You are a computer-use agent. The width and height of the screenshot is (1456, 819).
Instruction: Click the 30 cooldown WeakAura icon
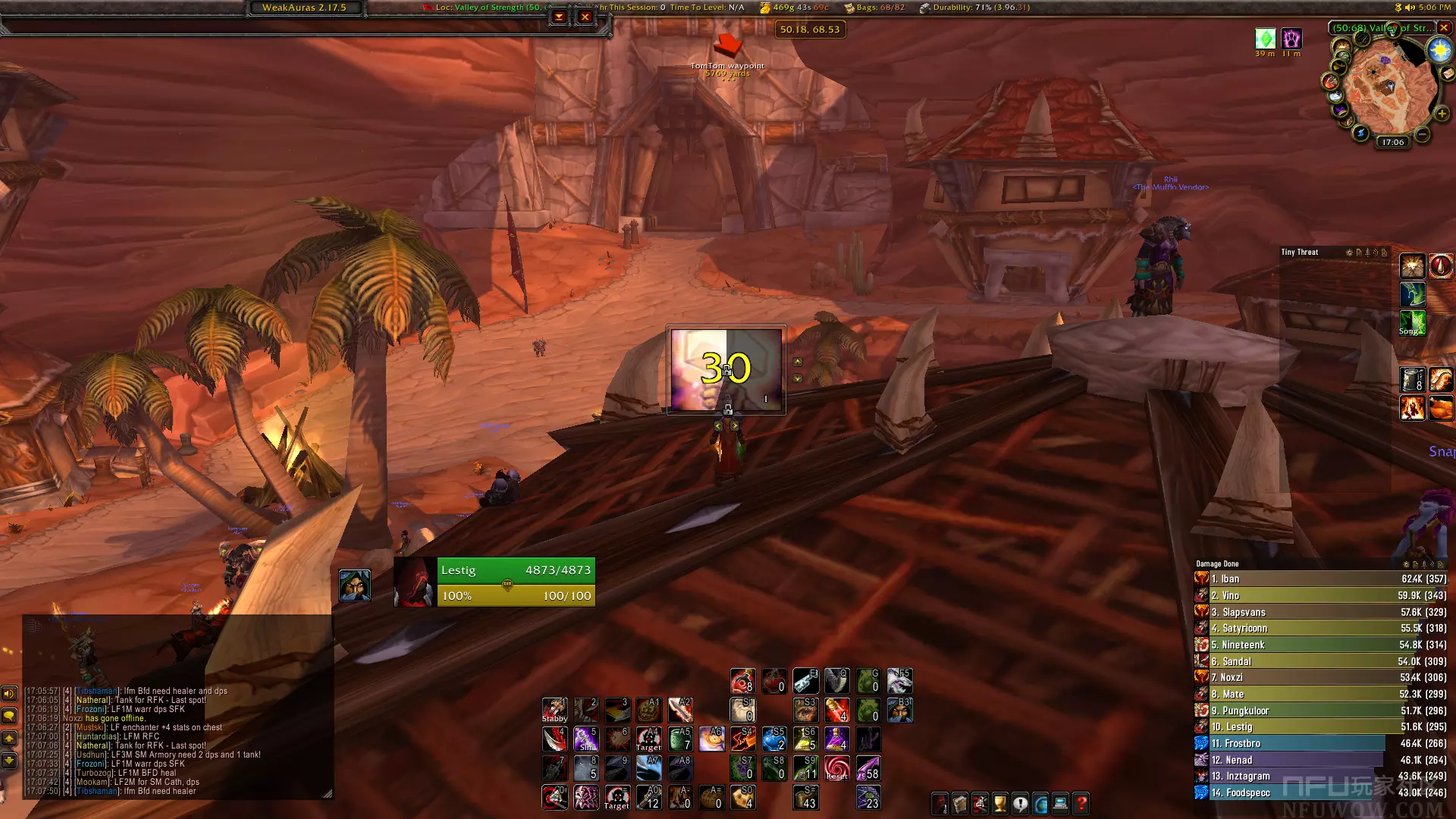pyautogui.click(x=726, y=369)
